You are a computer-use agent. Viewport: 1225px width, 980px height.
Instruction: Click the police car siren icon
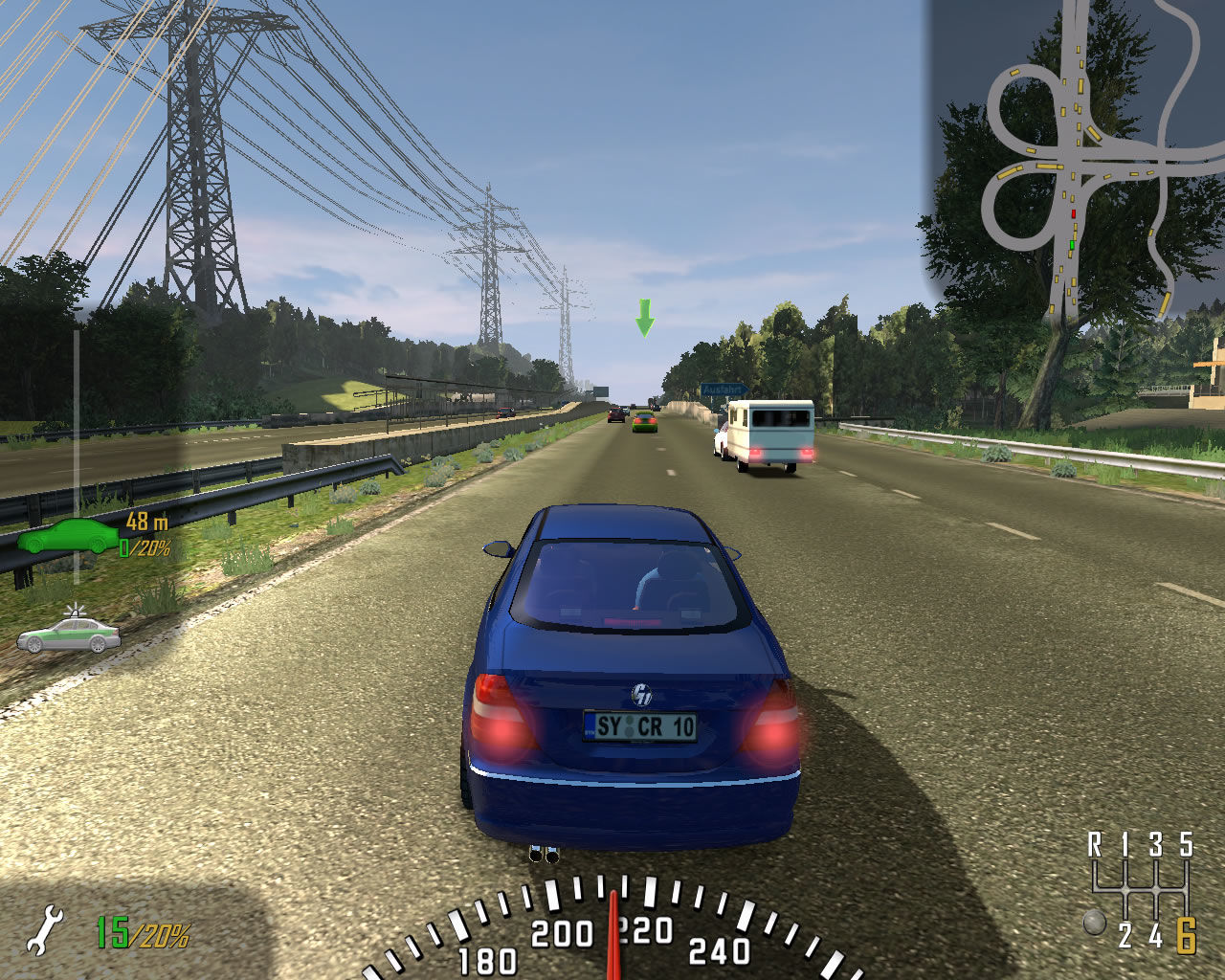point(69,633)
